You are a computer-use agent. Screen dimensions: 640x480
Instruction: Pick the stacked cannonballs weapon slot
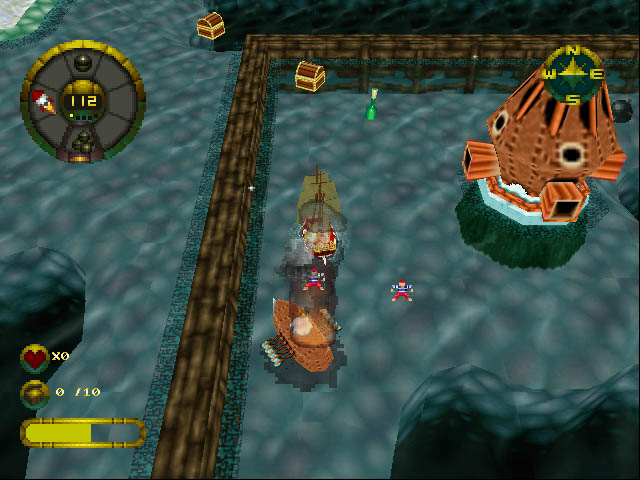pyautogui.click(x=83, y=139)
